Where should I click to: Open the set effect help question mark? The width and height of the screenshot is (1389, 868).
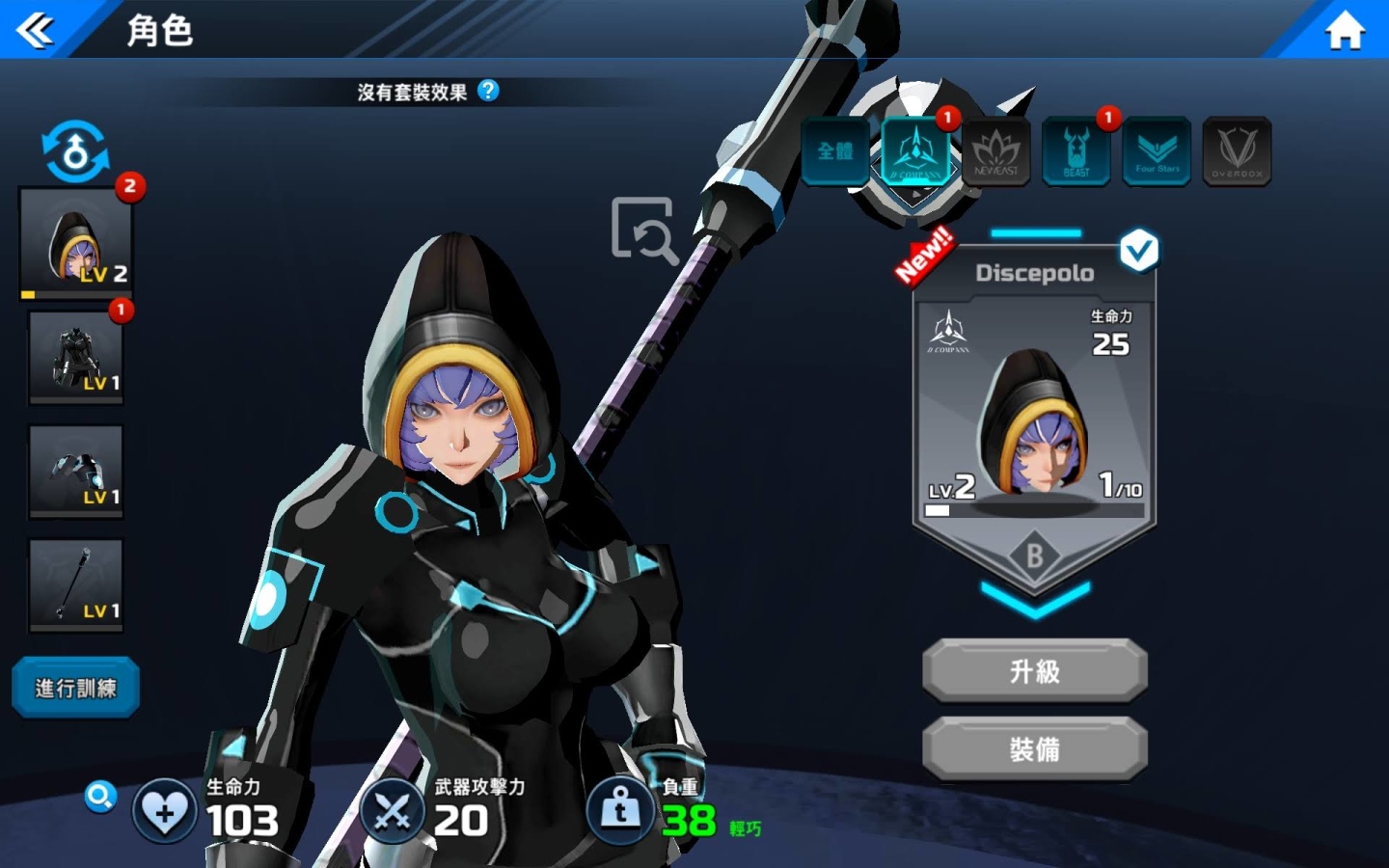489,91
